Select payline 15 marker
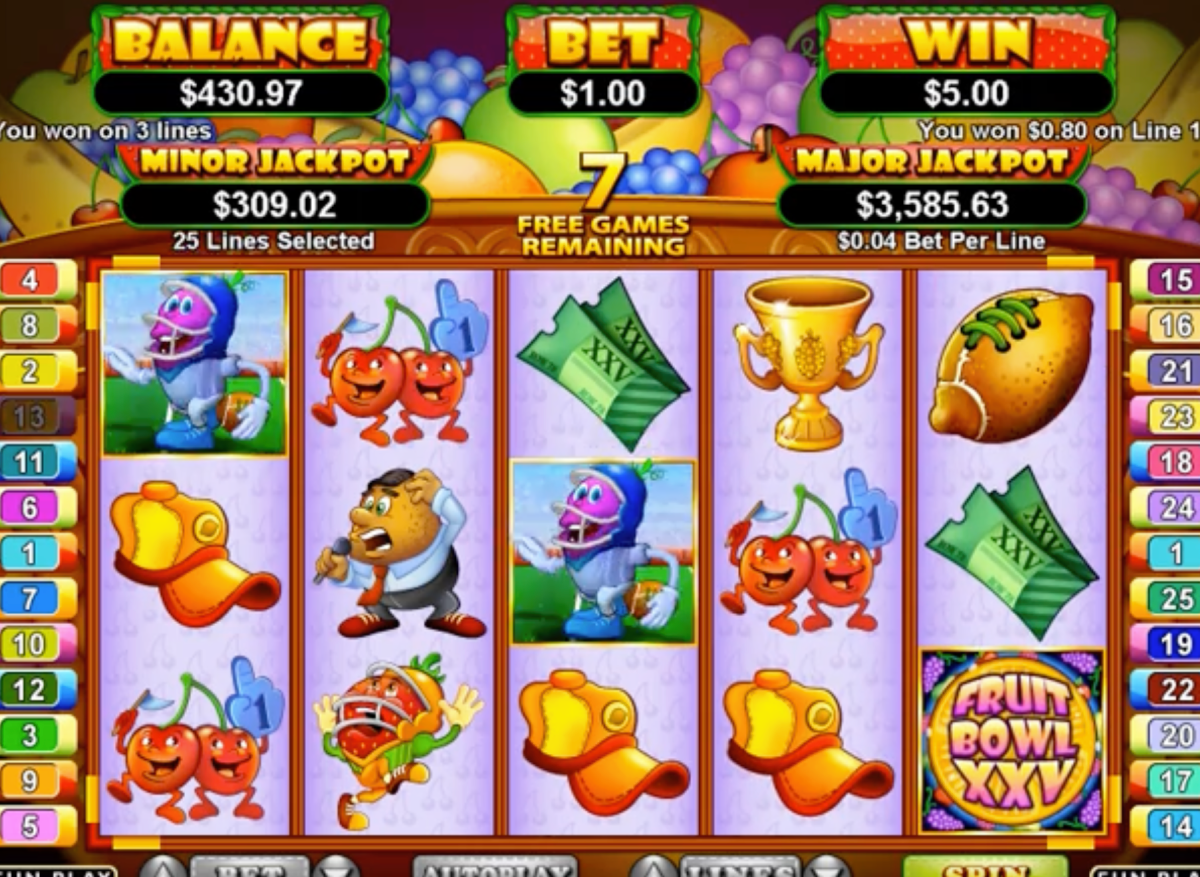 (1166, 280)
